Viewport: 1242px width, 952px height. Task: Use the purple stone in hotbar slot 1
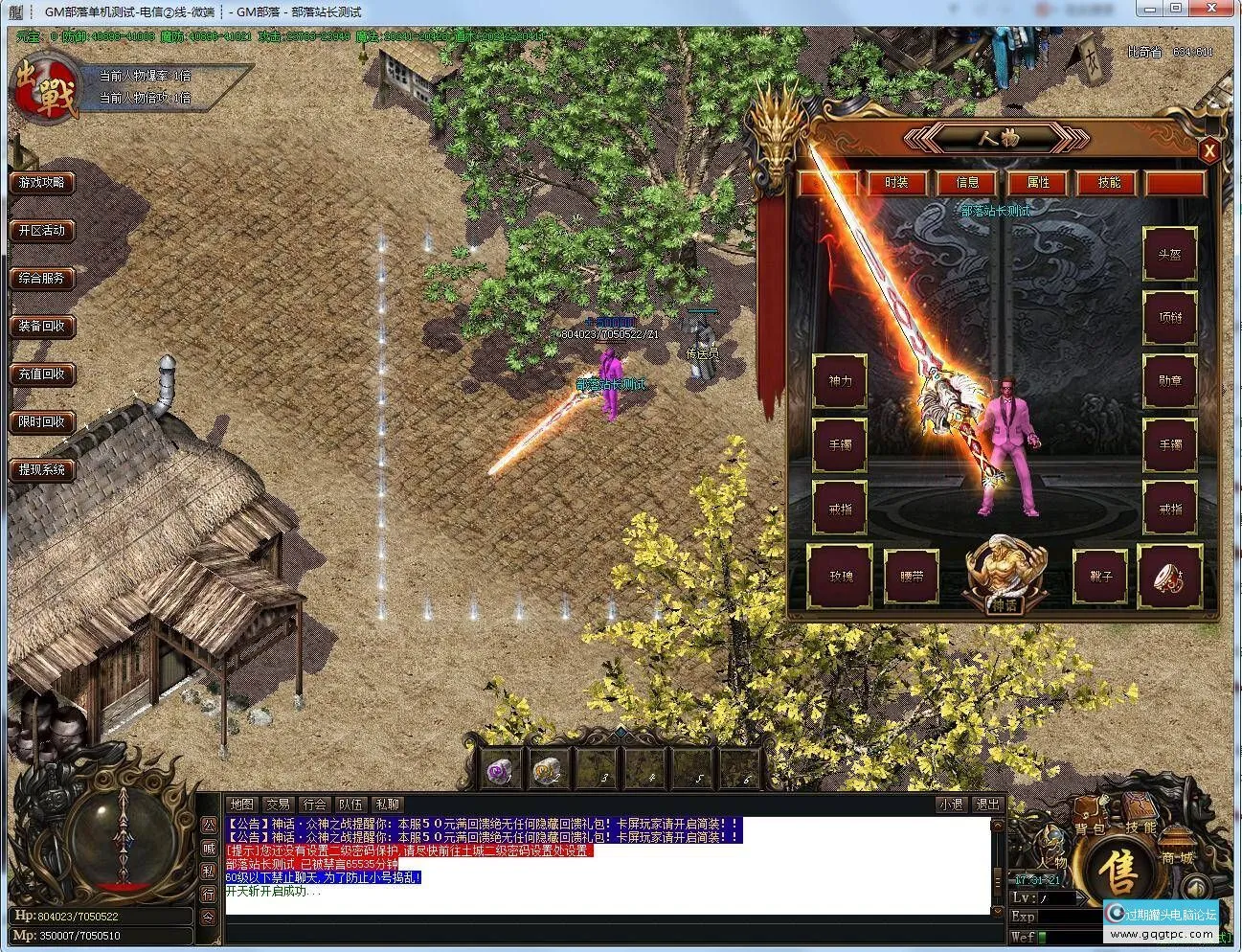pos(499,770)
